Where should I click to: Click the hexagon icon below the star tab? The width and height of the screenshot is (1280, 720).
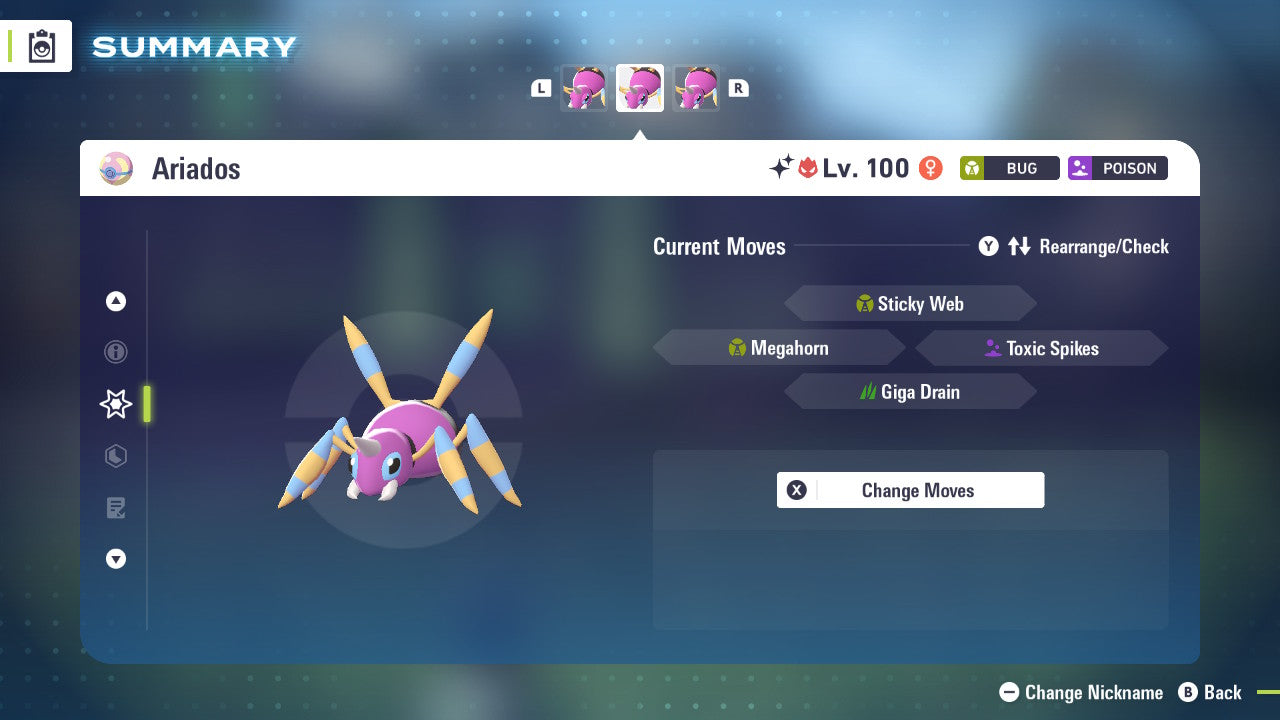coord(115,456)
